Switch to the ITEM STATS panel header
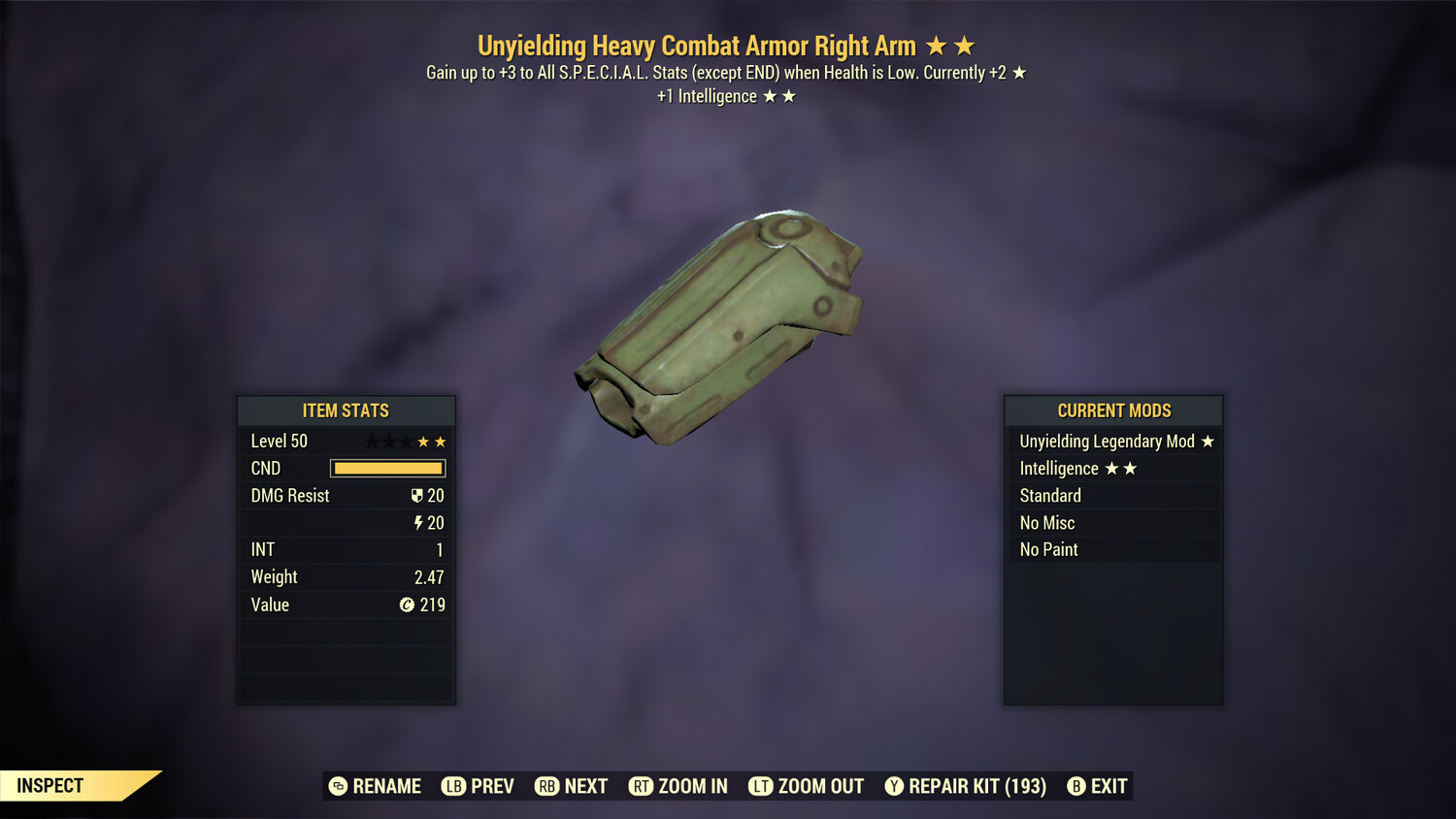Viewport: 1456px width, 819px height. tap(347, 410)
